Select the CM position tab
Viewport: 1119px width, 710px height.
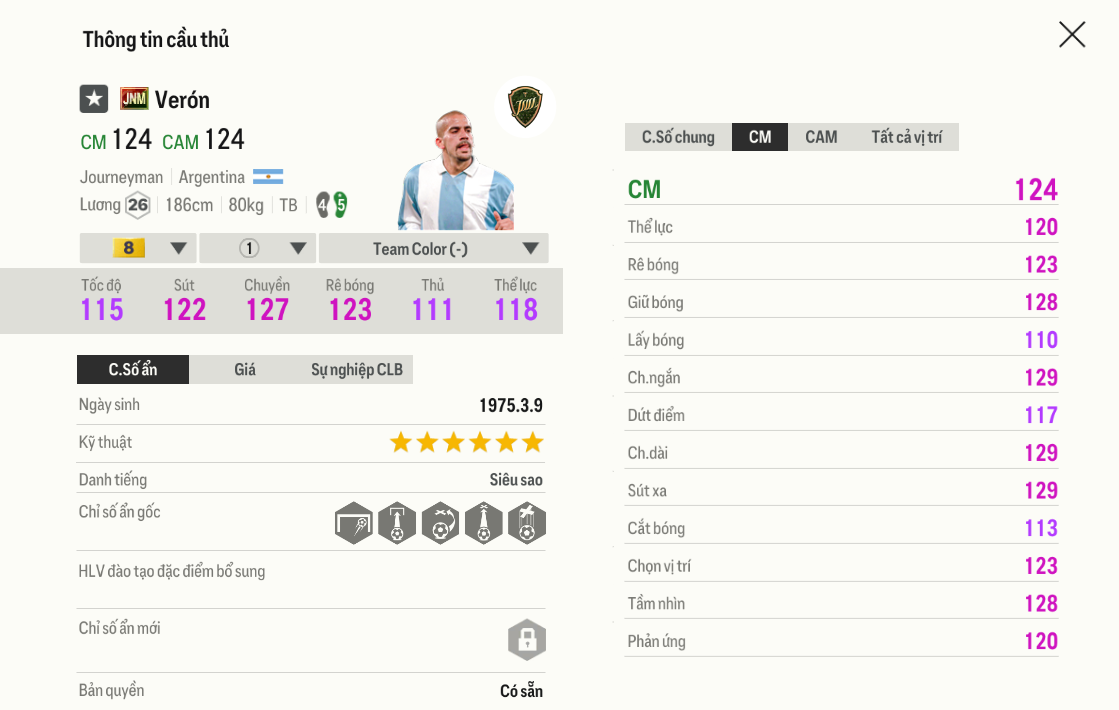[760, 137]
